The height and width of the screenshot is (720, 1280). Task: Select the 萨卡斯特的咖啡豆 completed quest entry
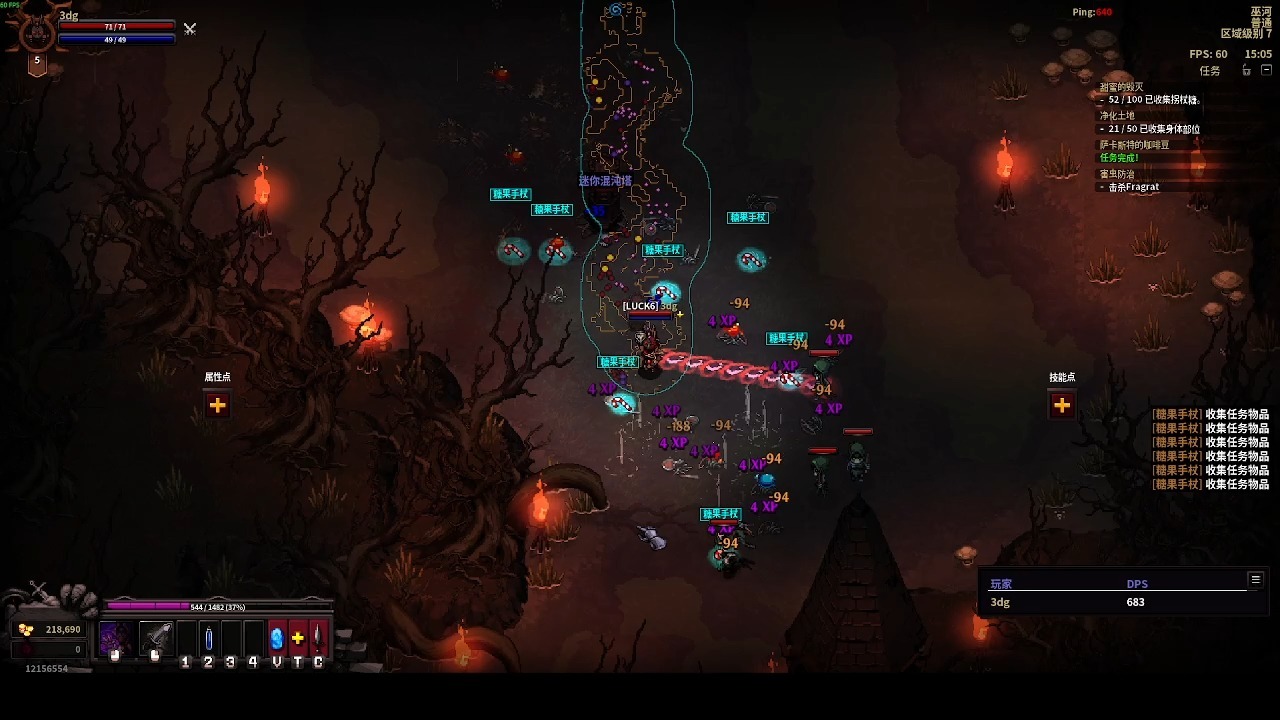tap(1134, 145)
